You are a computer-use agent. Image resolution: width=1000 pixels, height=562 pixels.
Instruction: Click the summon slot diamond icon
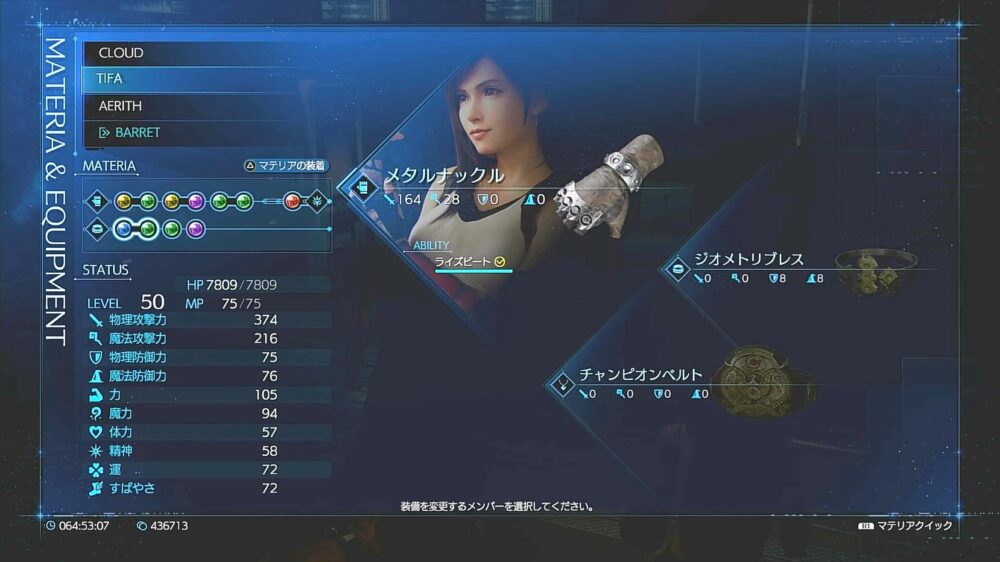click(317, 201)
